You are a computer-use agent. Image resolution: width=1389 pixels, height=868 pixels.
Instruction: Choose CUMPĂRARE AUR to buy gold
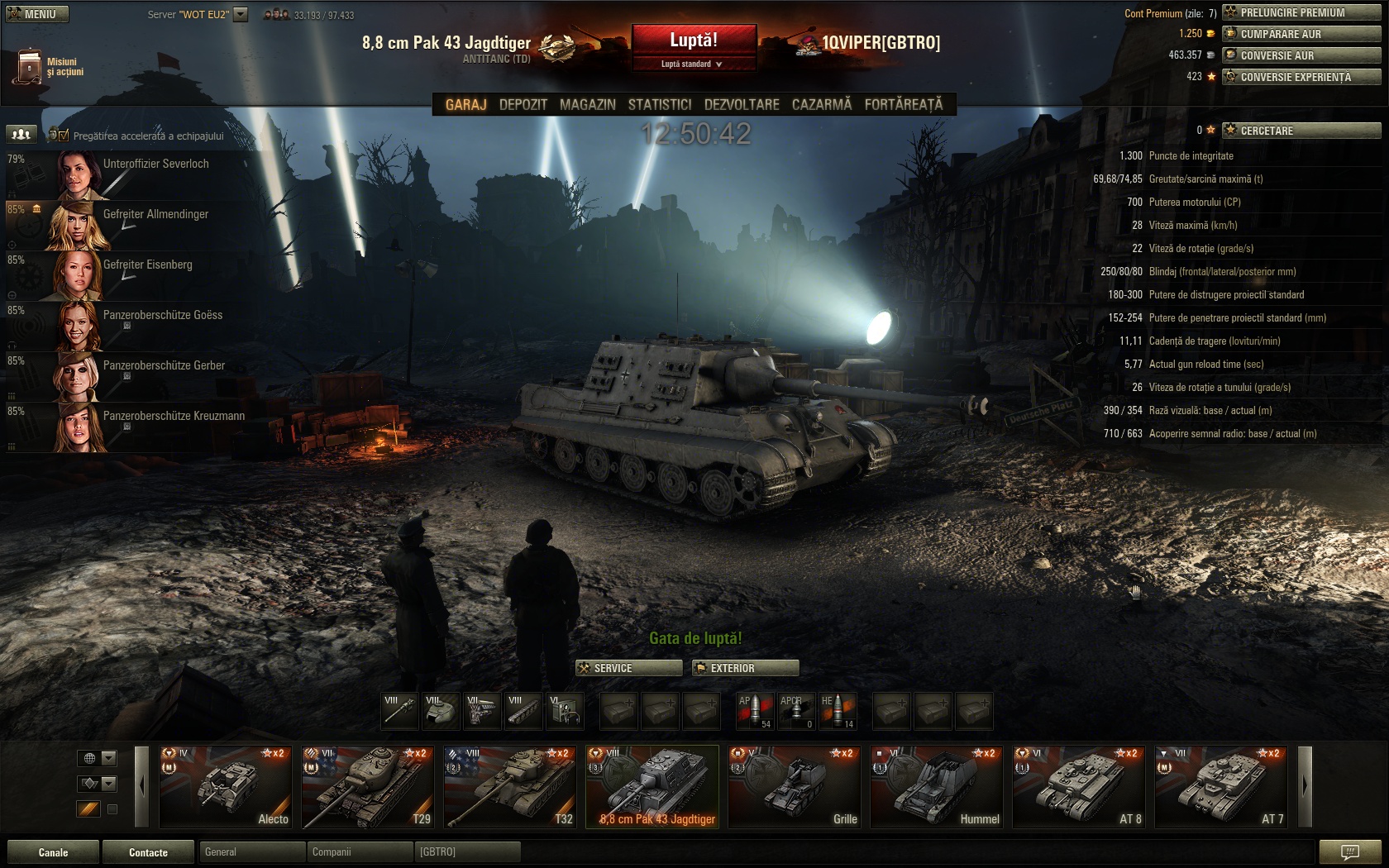coord(1301,34)
